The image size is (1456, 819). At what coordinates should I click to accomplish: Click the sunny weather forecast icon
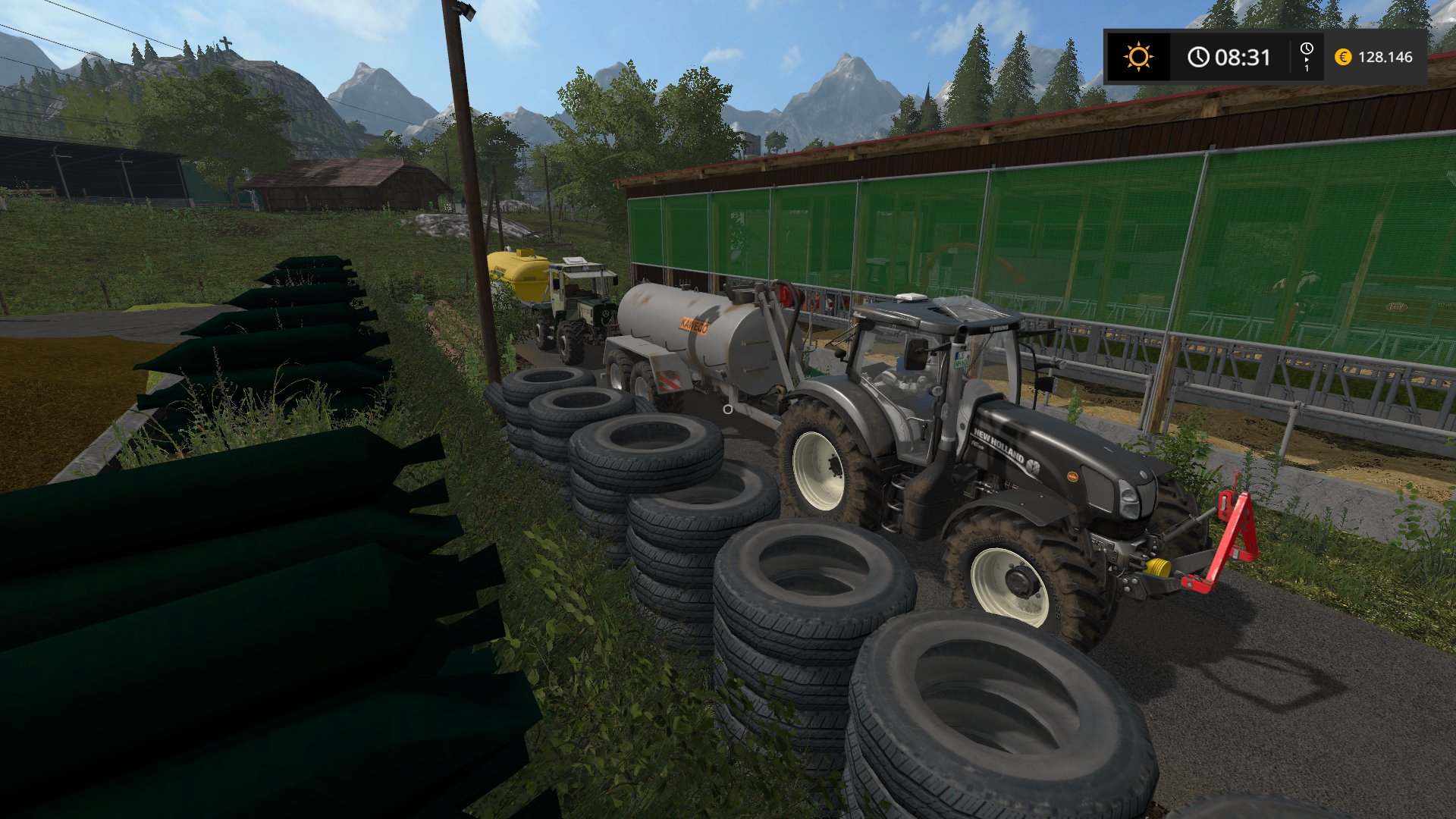click(x=1137, y=57)
